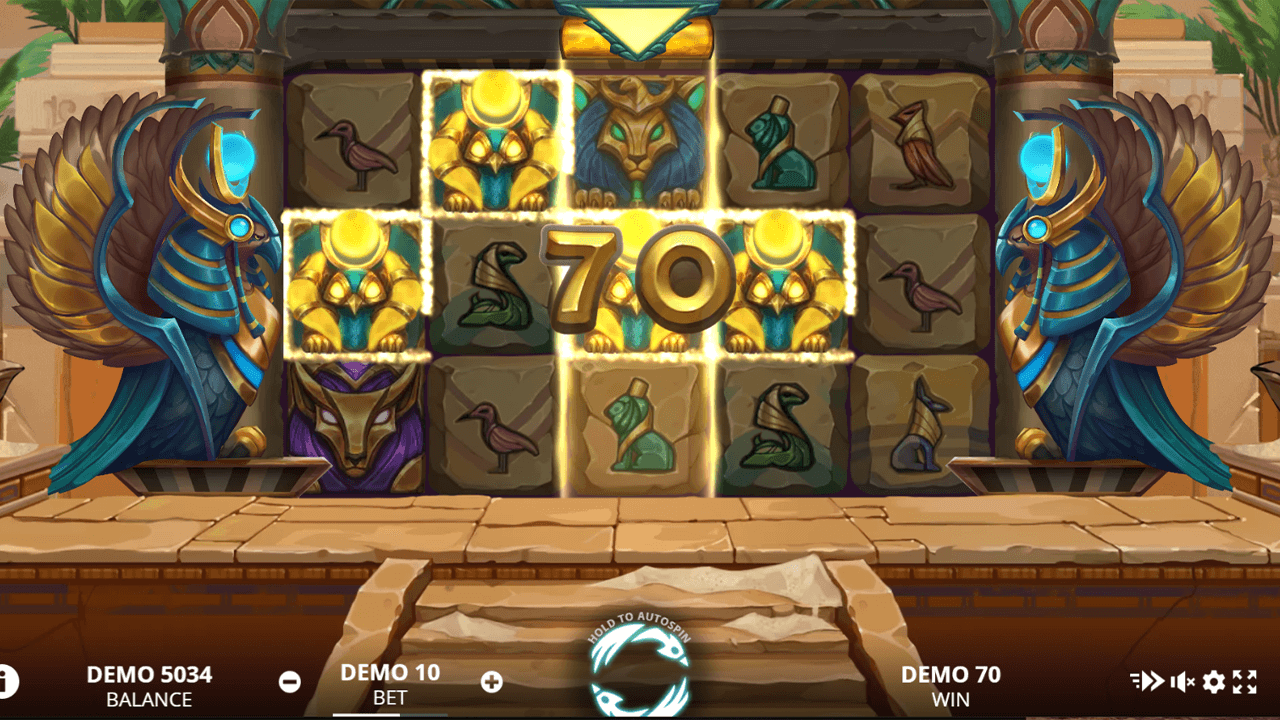Click the minus icon to lower the bet
Image resolution: width=1280 pixels, height=720 pixels.
[x=290, y=681]
